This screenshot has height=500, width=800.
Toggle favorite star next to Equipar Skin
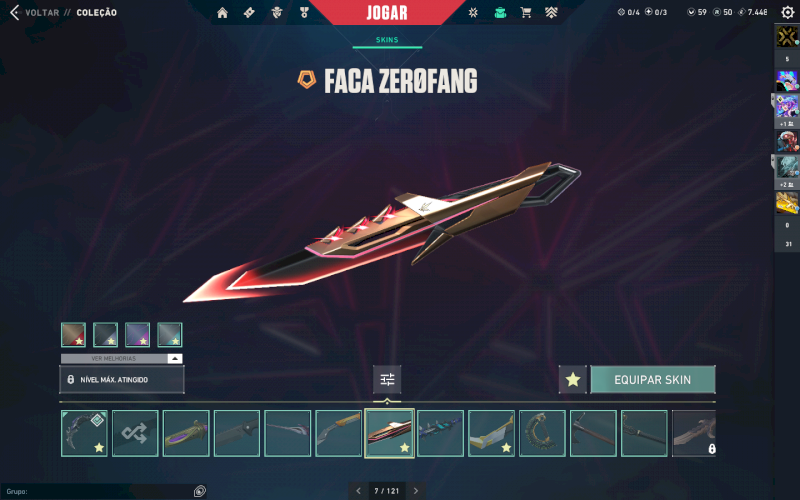(572, 380)
